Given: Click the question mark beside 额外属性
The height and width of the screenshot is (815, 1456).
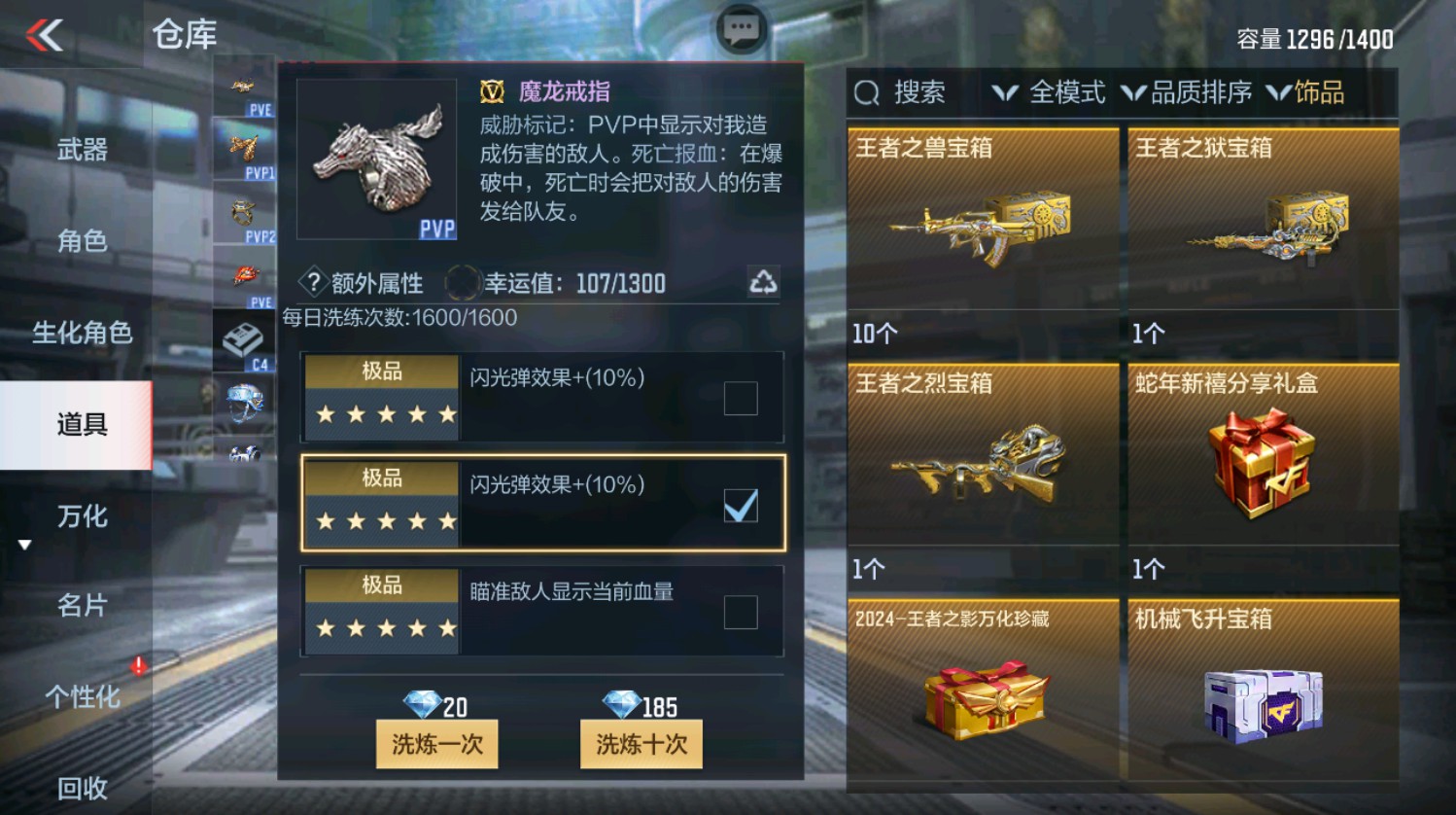Looking at the screenshot, I should (x=311, y=283).
